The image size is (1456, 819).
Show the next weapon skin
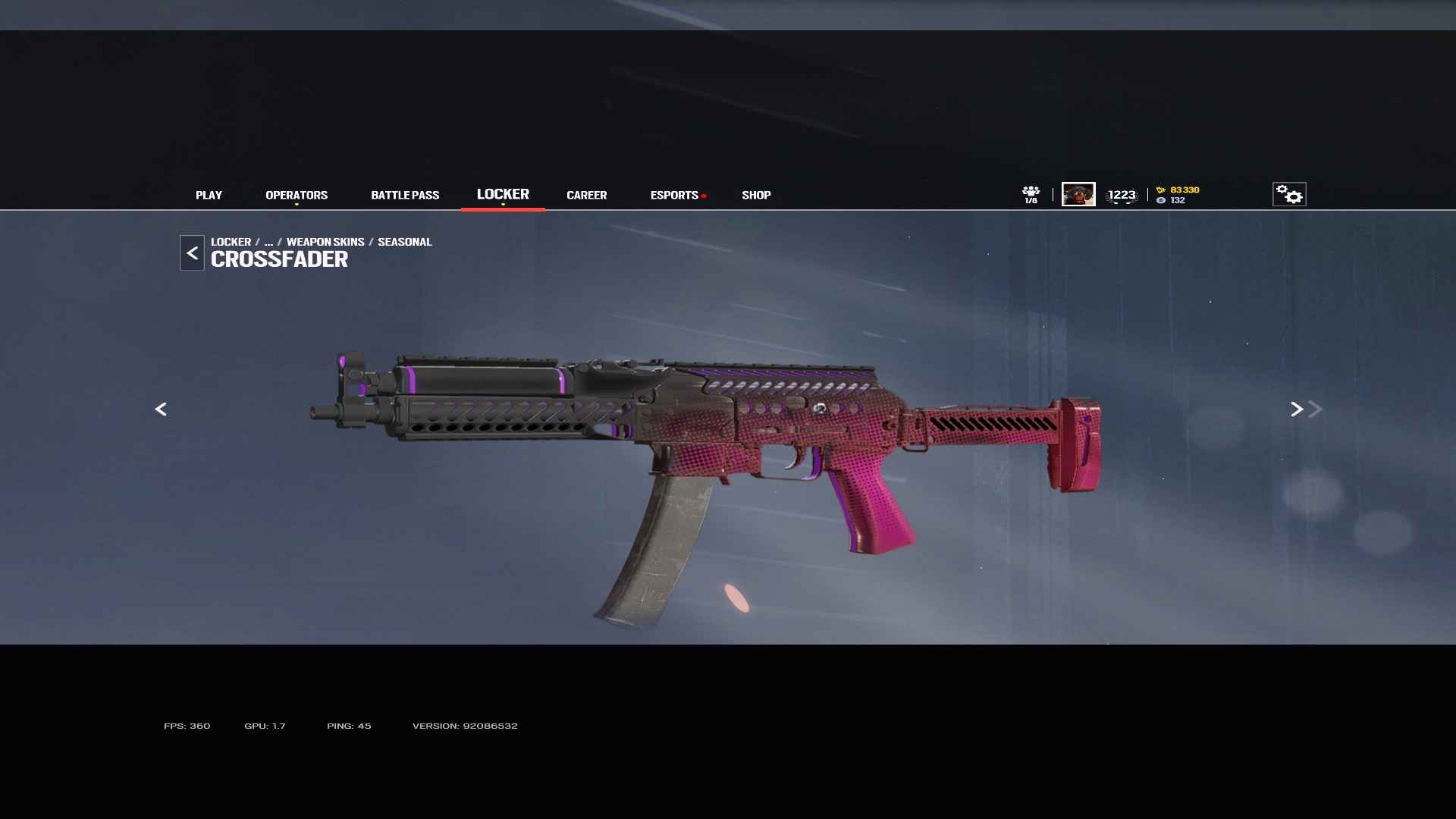point(1297,409)
